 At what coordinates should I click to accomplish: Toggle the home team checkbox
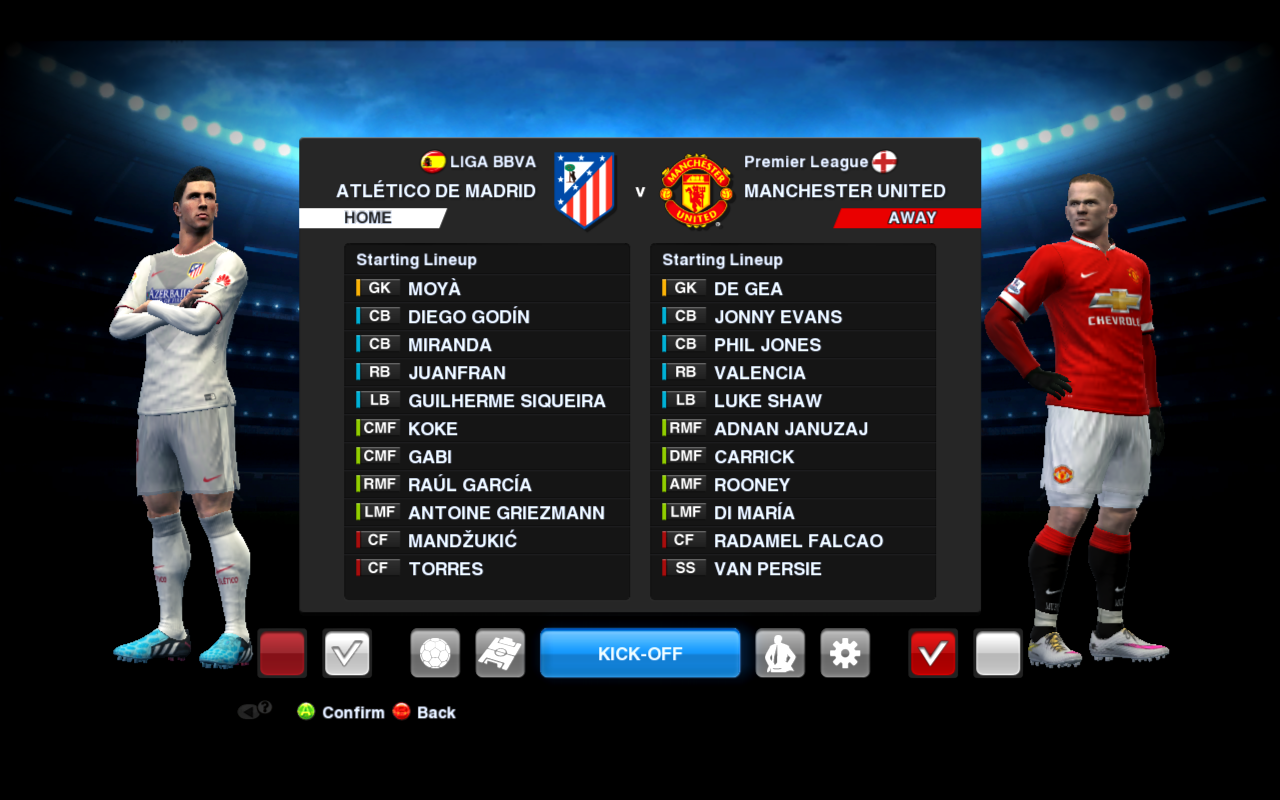tap(345, 653)
